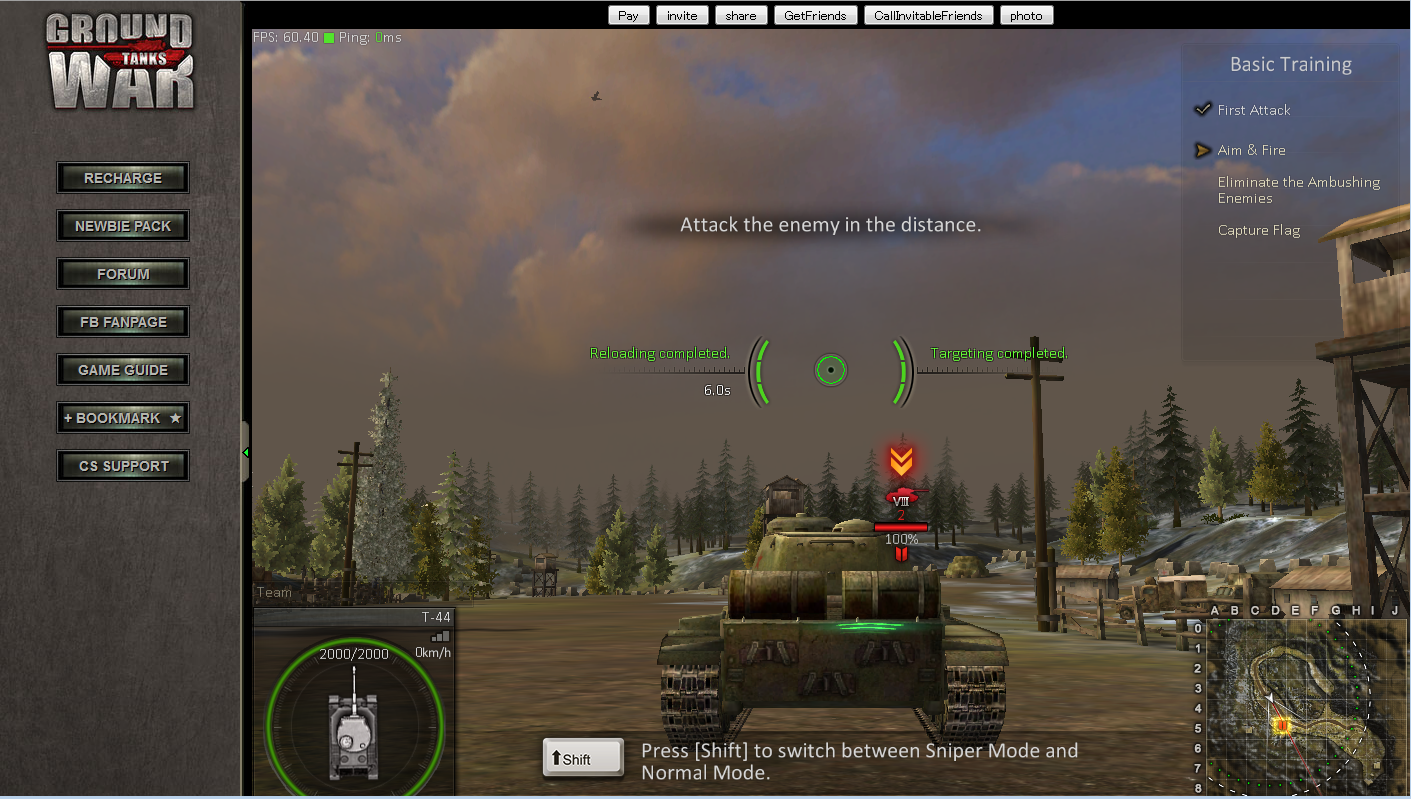This screenshot has width=1411, height=799.
Task: Open the RECHARGE page
Action: (123, 178)
